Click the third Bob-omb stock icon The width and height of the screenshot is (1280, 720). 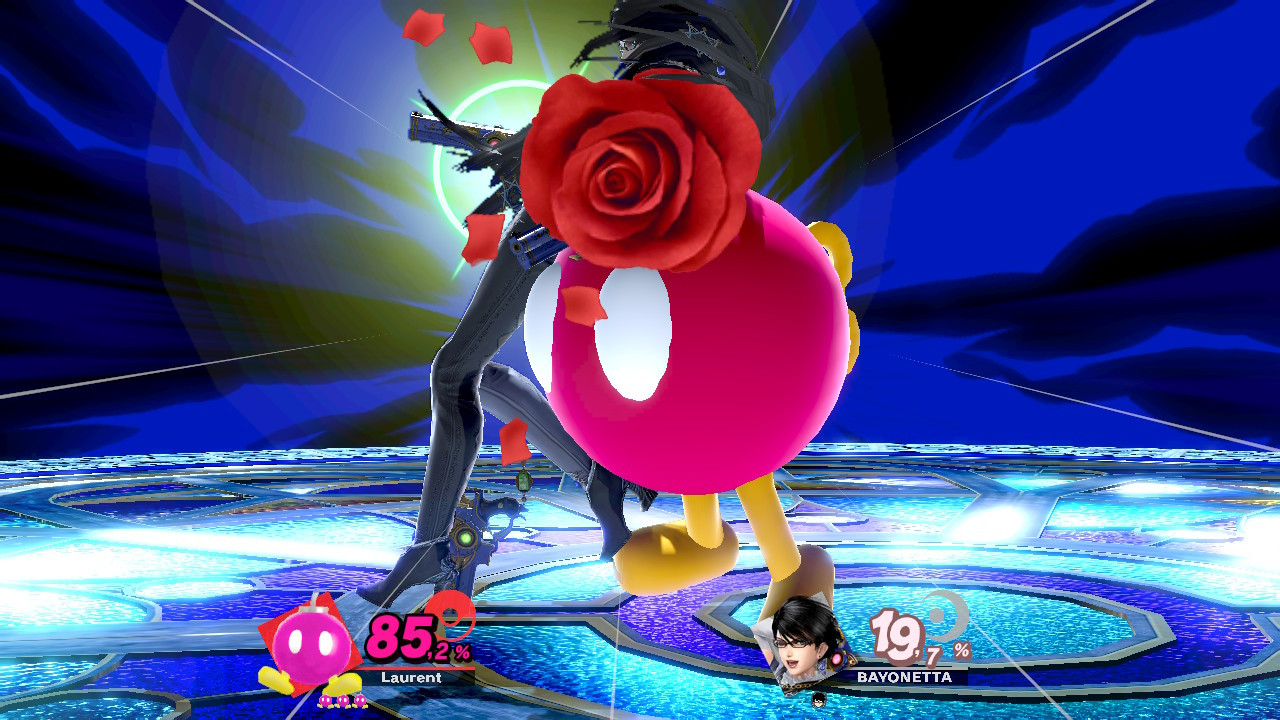point(360,701)
